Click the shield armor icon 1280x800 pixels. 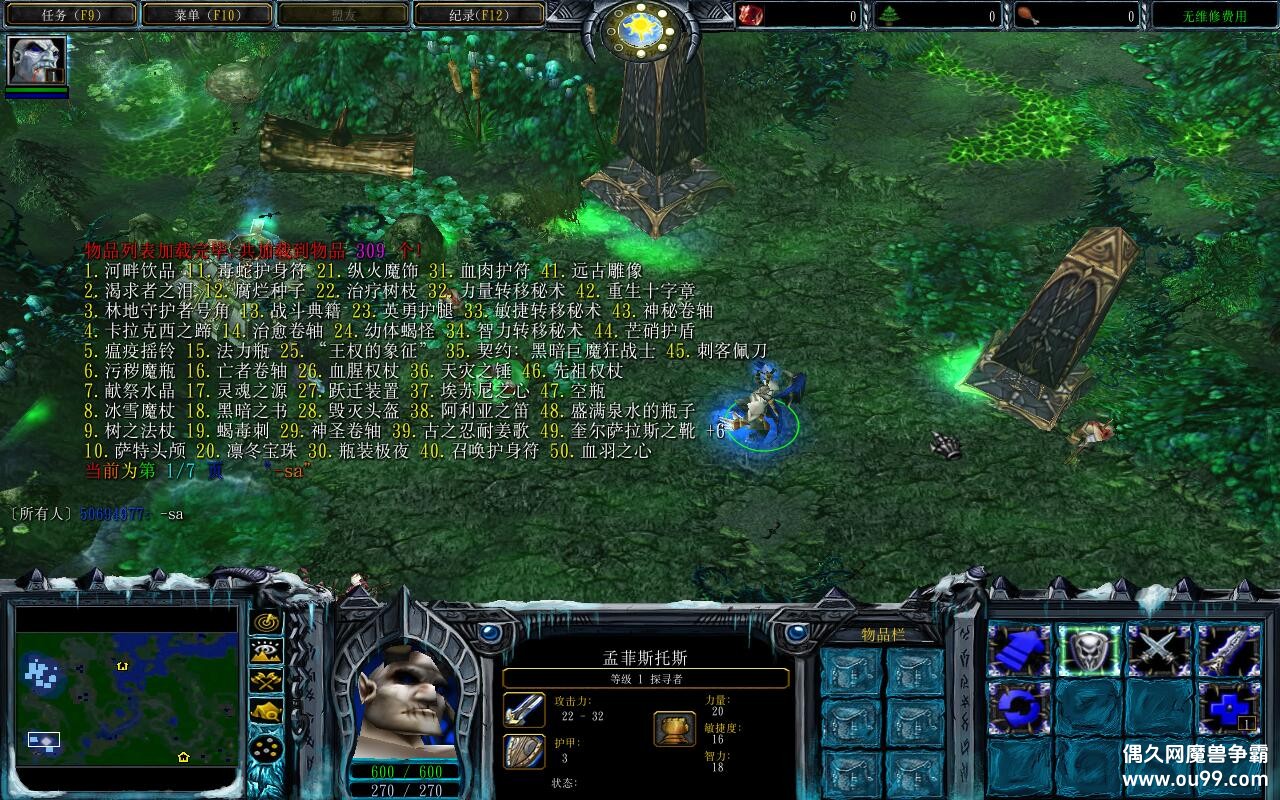click(x=524, y=752)
